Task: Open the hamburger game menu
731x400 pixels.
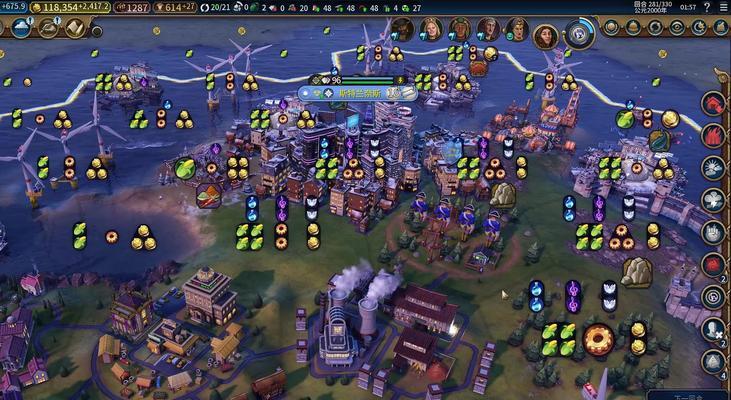Action: click(723, 7)
